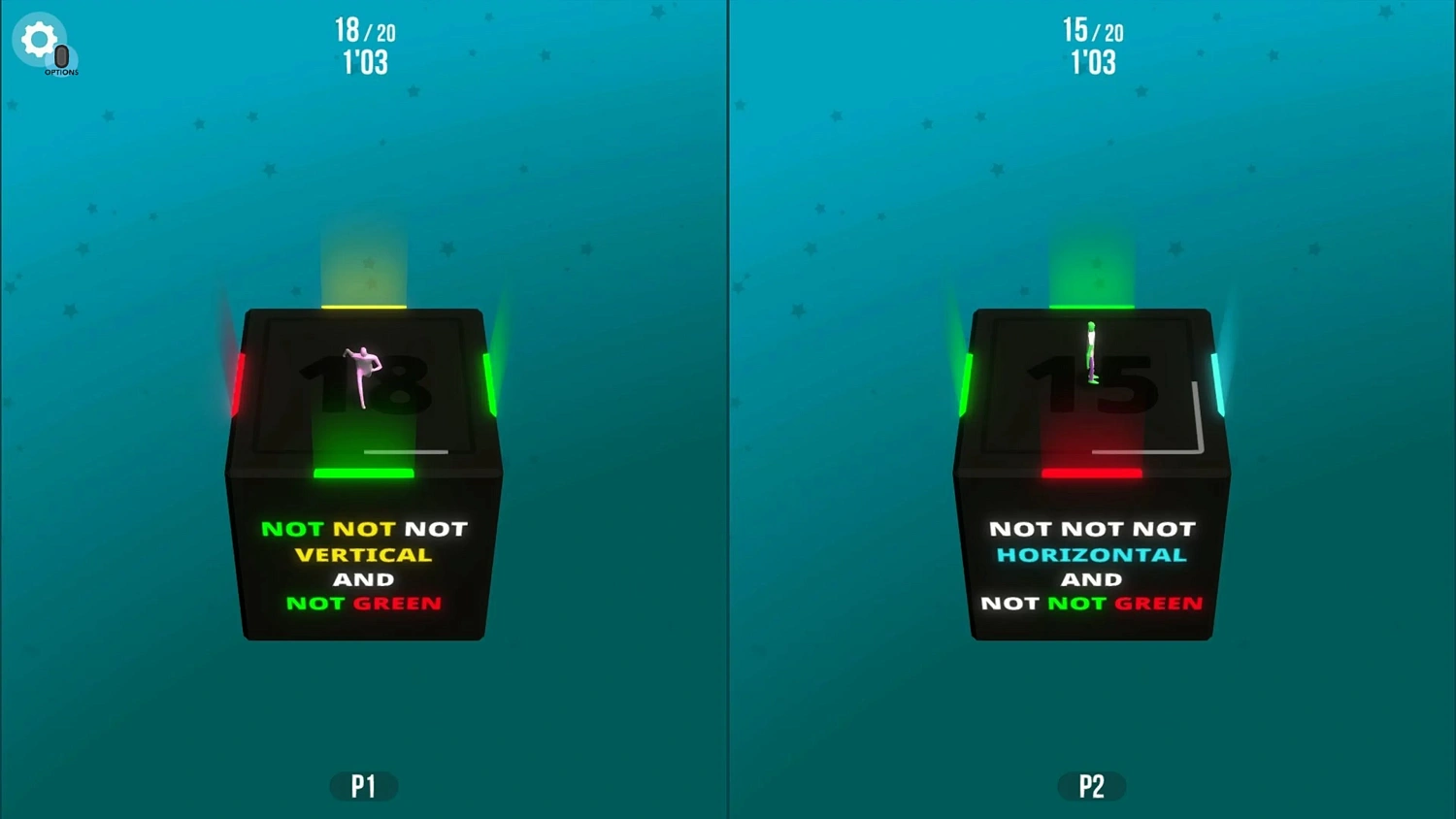Click the 15/20 score counter
This screenshot has height=819, width=1456.
click(x=1093, y=30)
